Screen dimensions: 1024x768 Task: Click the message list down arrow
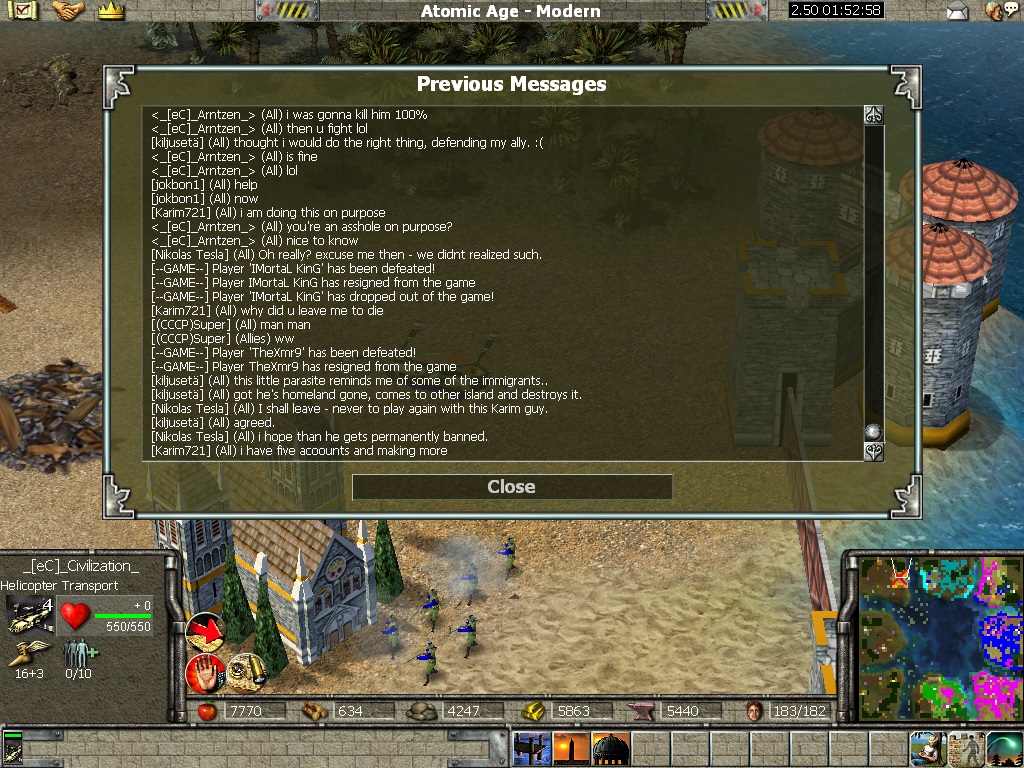point(873,451)
